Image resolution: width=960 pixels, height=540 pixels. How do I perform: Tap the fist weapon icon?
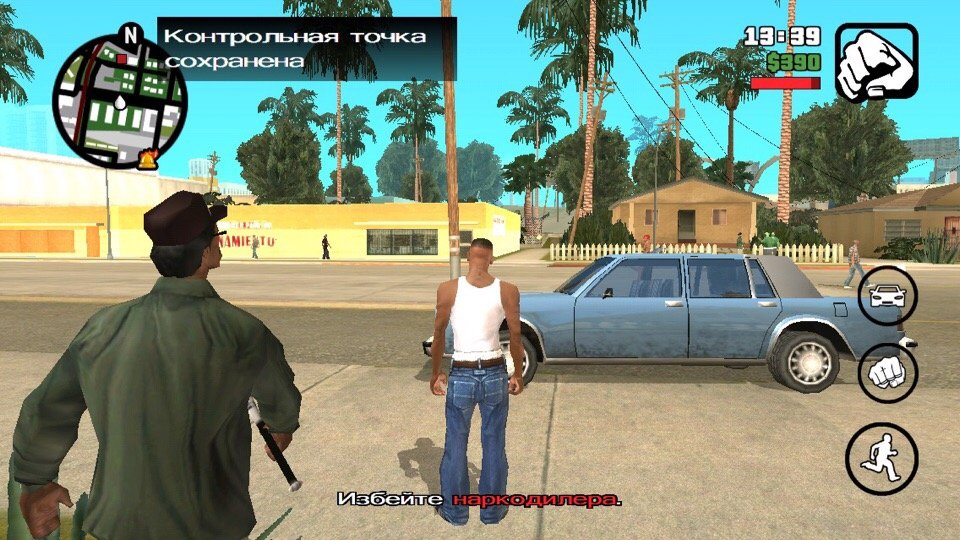(x=876, y=62)
